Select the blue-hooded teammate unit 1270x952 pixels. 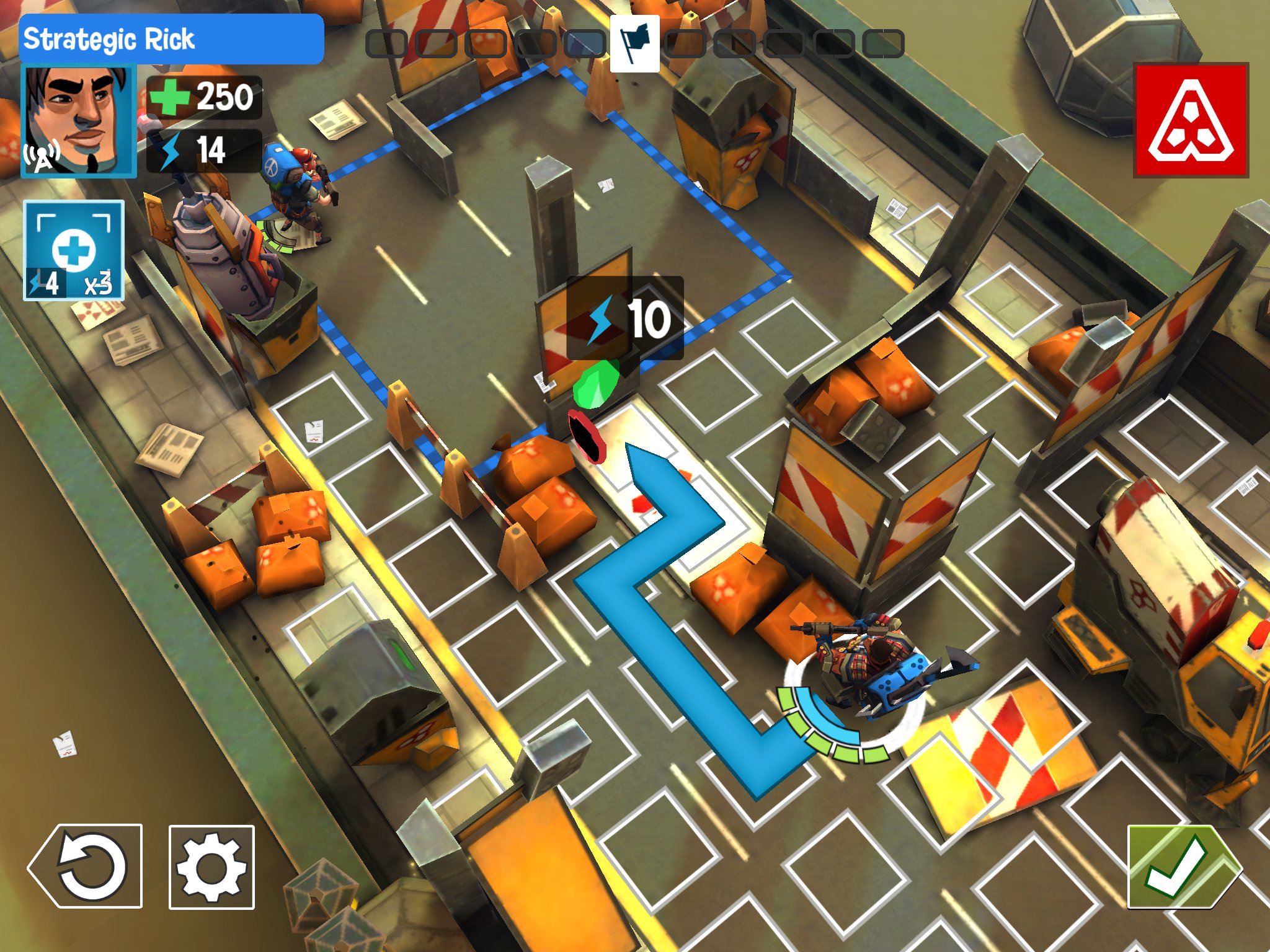click(x=296, y=189)
